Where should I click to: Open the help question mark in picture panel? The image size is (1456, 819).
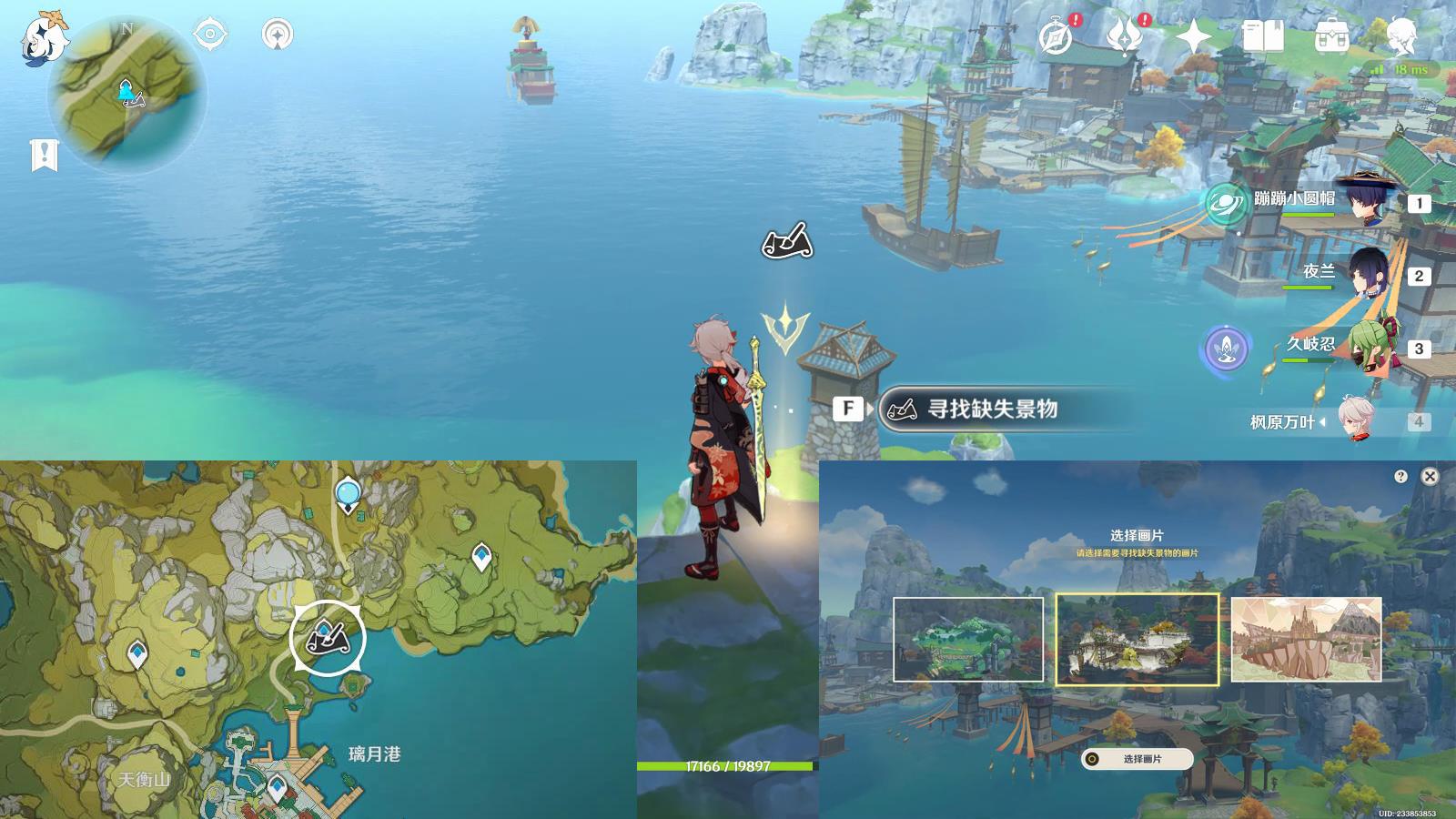coord(1400,477)
